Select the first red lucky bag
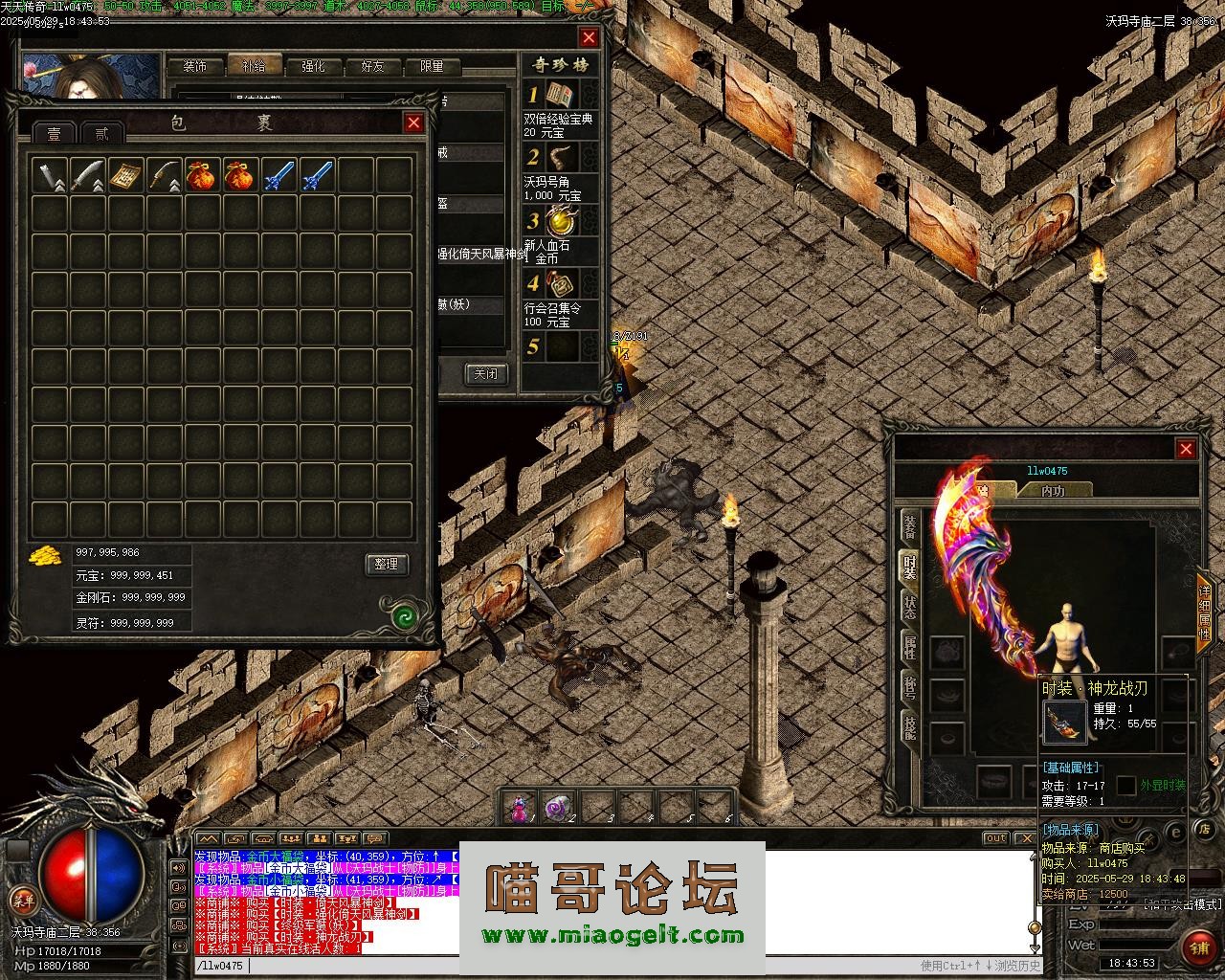Screen dimensions: 1225x980 (x=202, y=175)
